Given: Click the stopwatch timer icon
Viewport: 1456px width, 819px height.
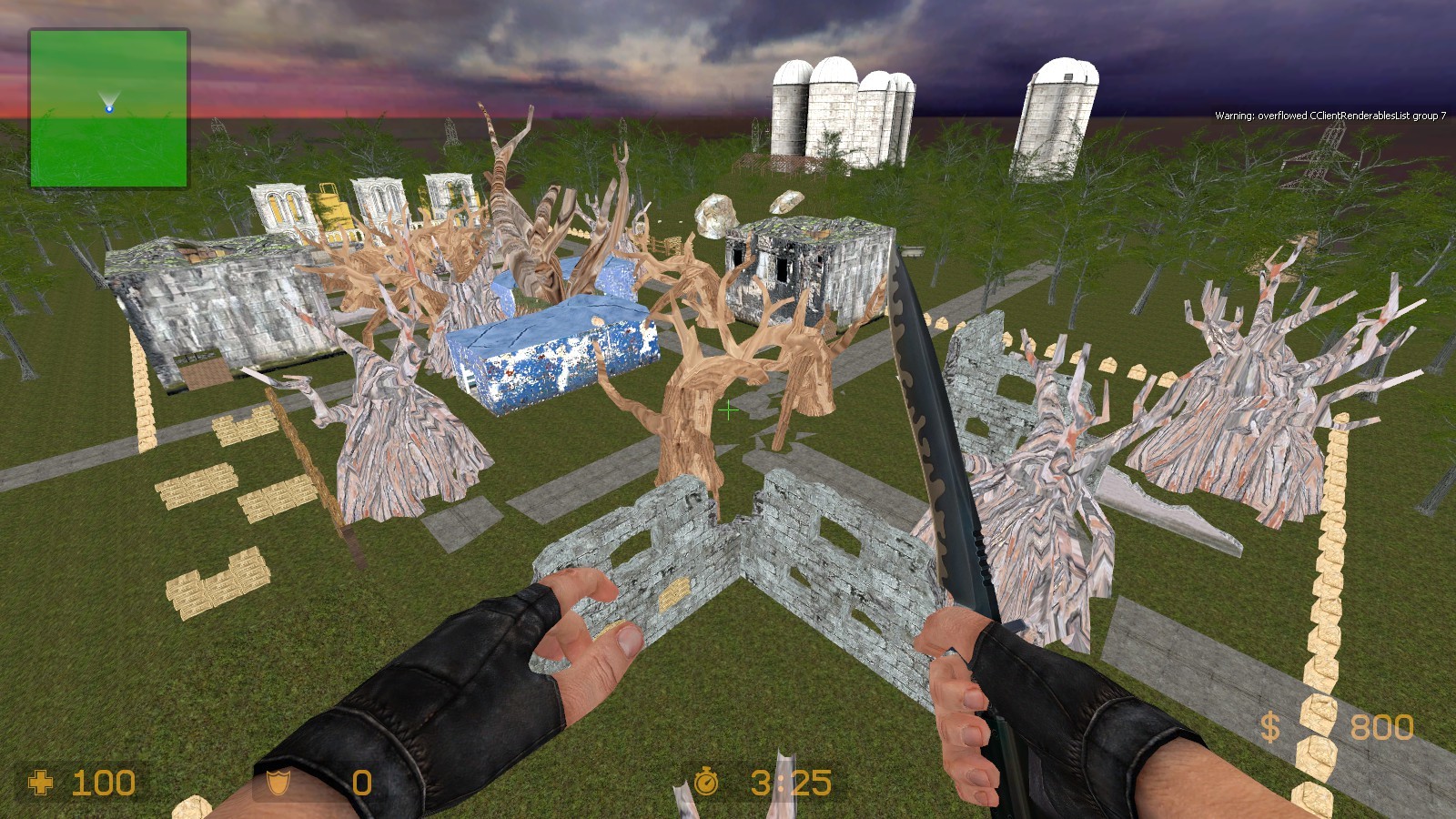Looking at the screenshot, I should click(x=706, y=781).
